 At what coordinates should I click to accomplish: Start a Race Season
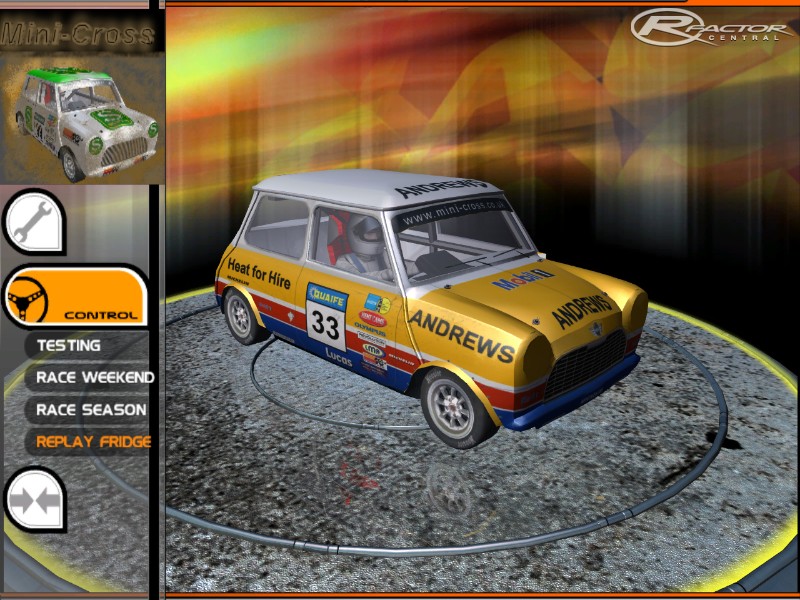point(90,409)
